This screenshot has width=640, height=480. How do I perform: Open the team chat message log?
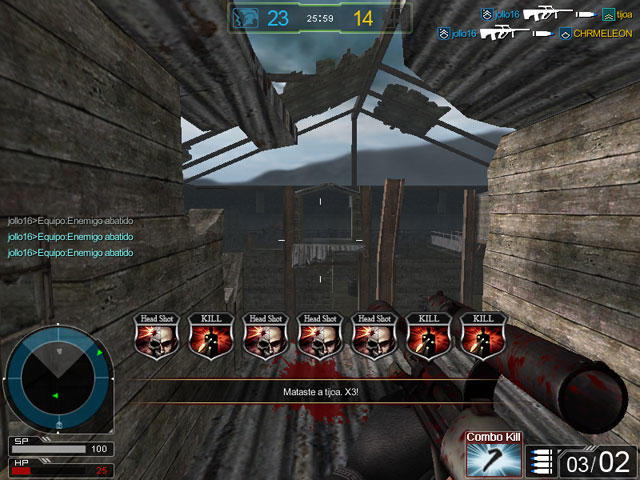click(x=70, y=237)
